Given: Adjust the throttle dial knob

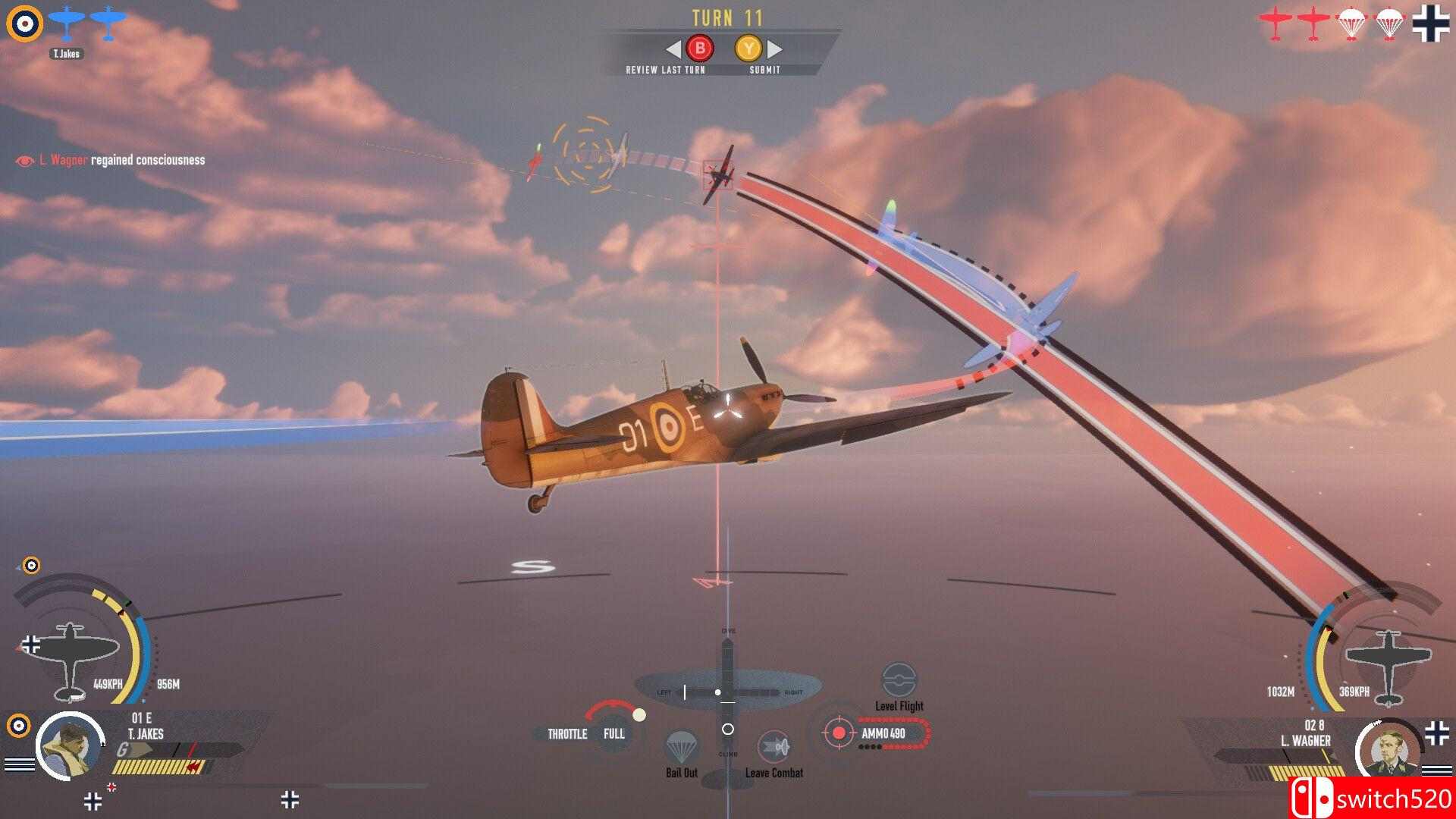Looking at the screenshot, I should [639, 715].
